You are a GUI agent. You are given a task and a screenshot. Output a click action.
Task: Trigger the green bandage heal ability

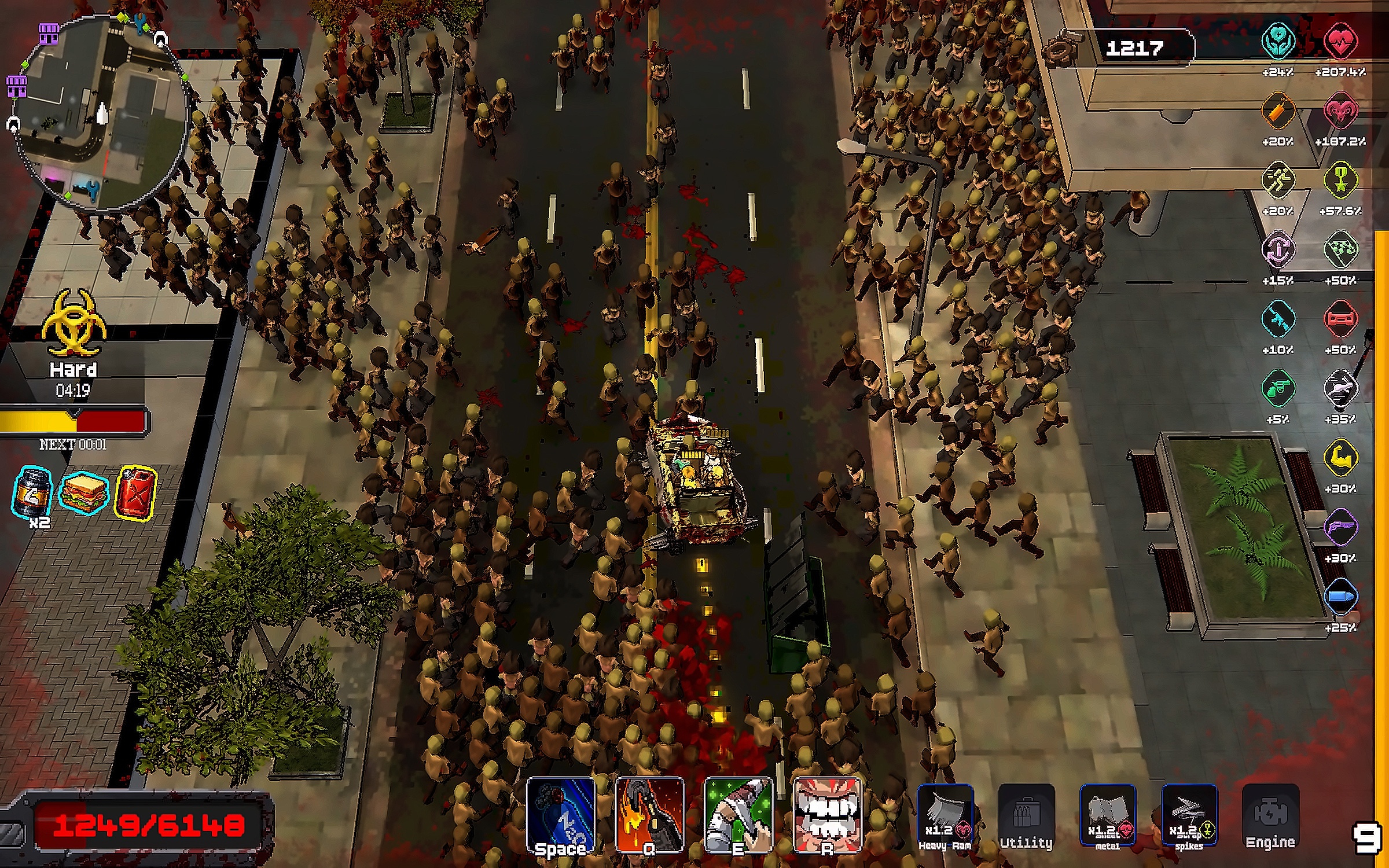tap(738, 815)
